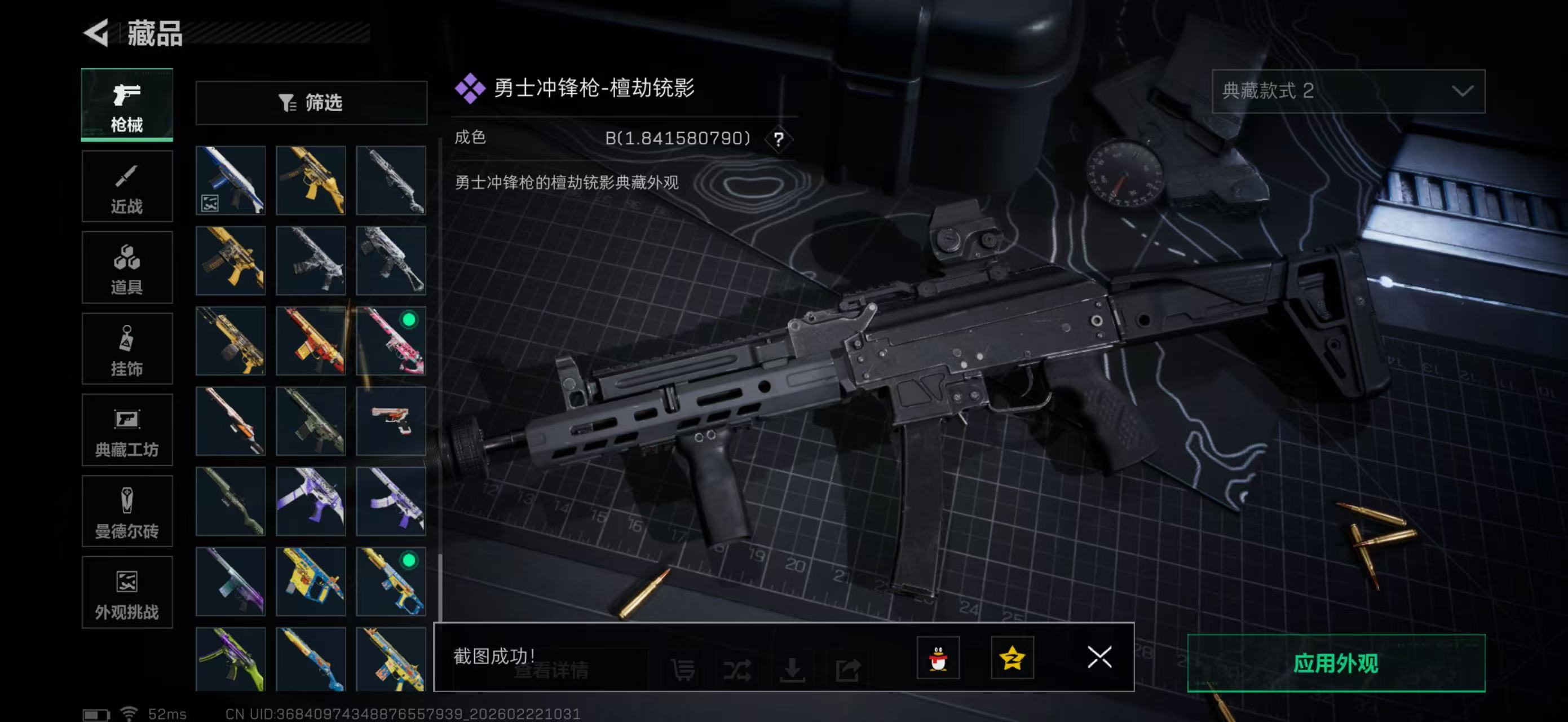Switch to the 外观挑战 challenge tab
1568x722 pixels.
127,592
